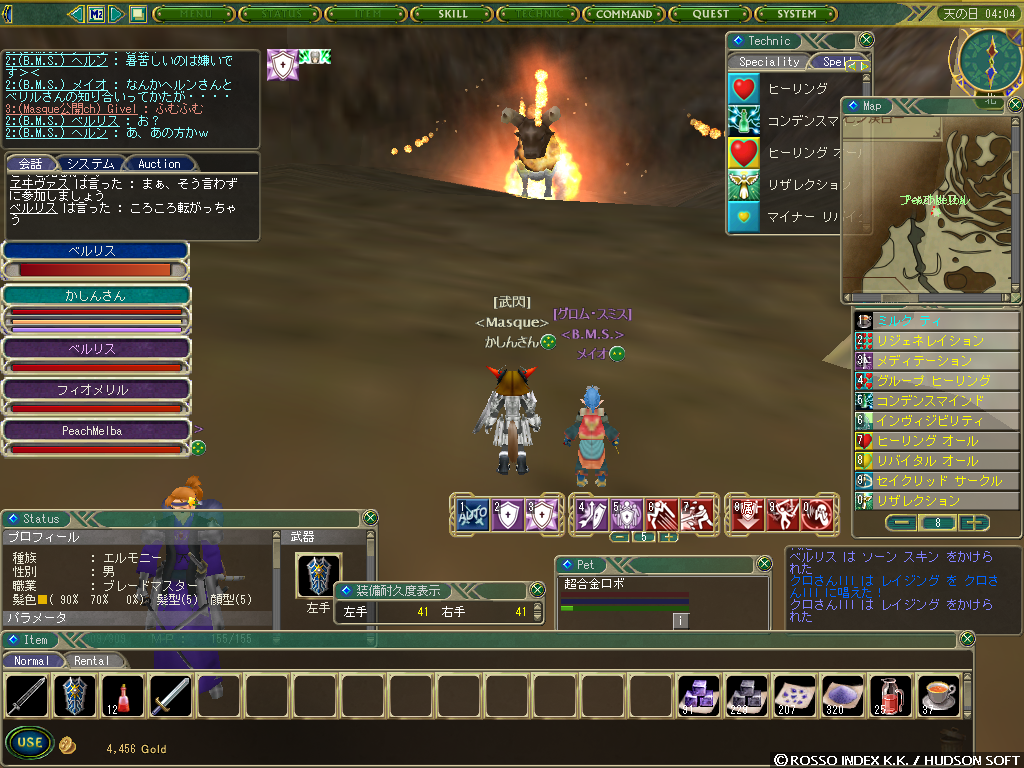The height and width of the screenshot is (768, 1024).
Task: Cast グループ ヒーリング from the shortcut list
Action: (933, 381)
